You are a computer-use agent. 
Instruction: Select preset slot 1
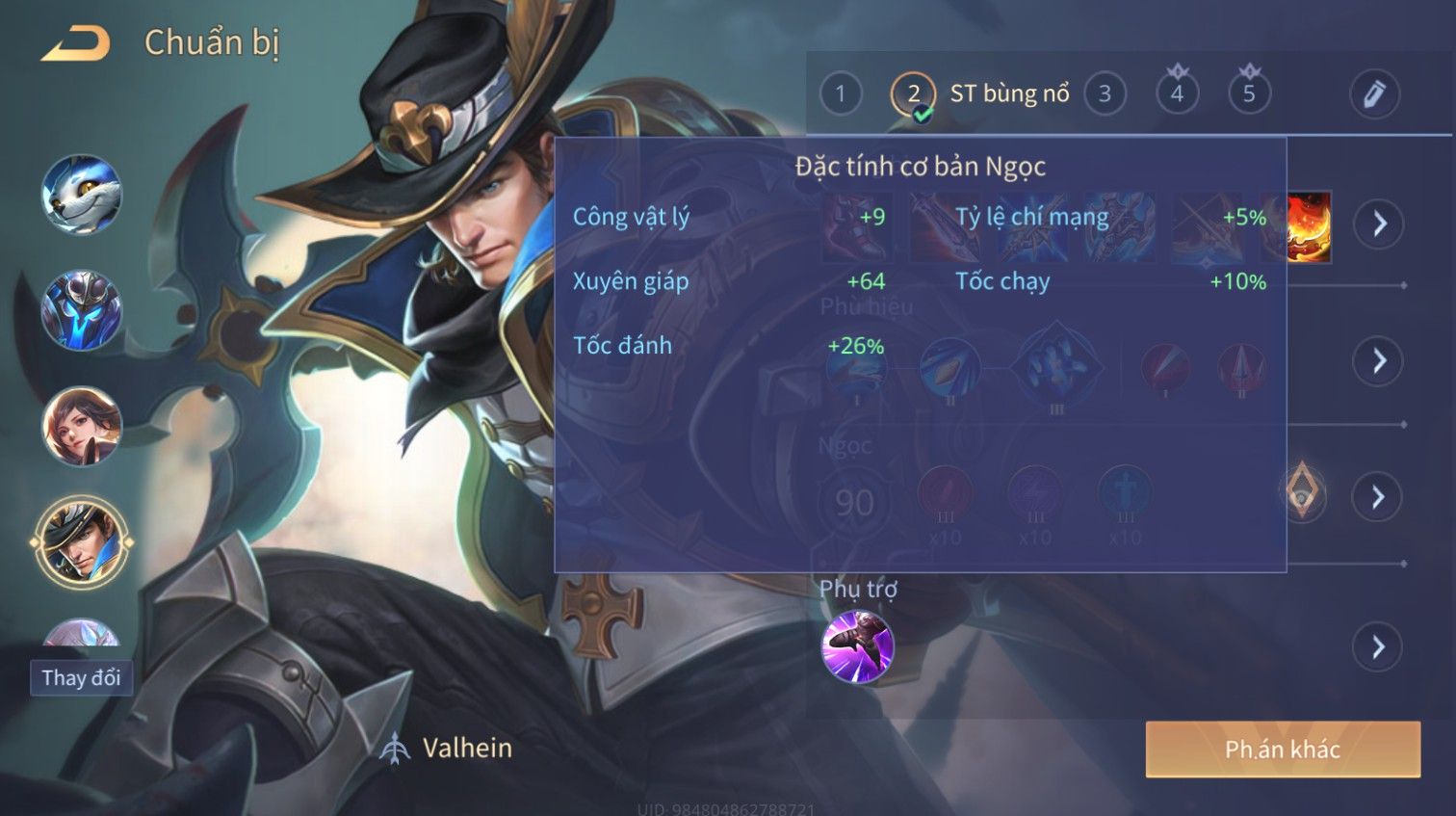click(x=841, y=94)
